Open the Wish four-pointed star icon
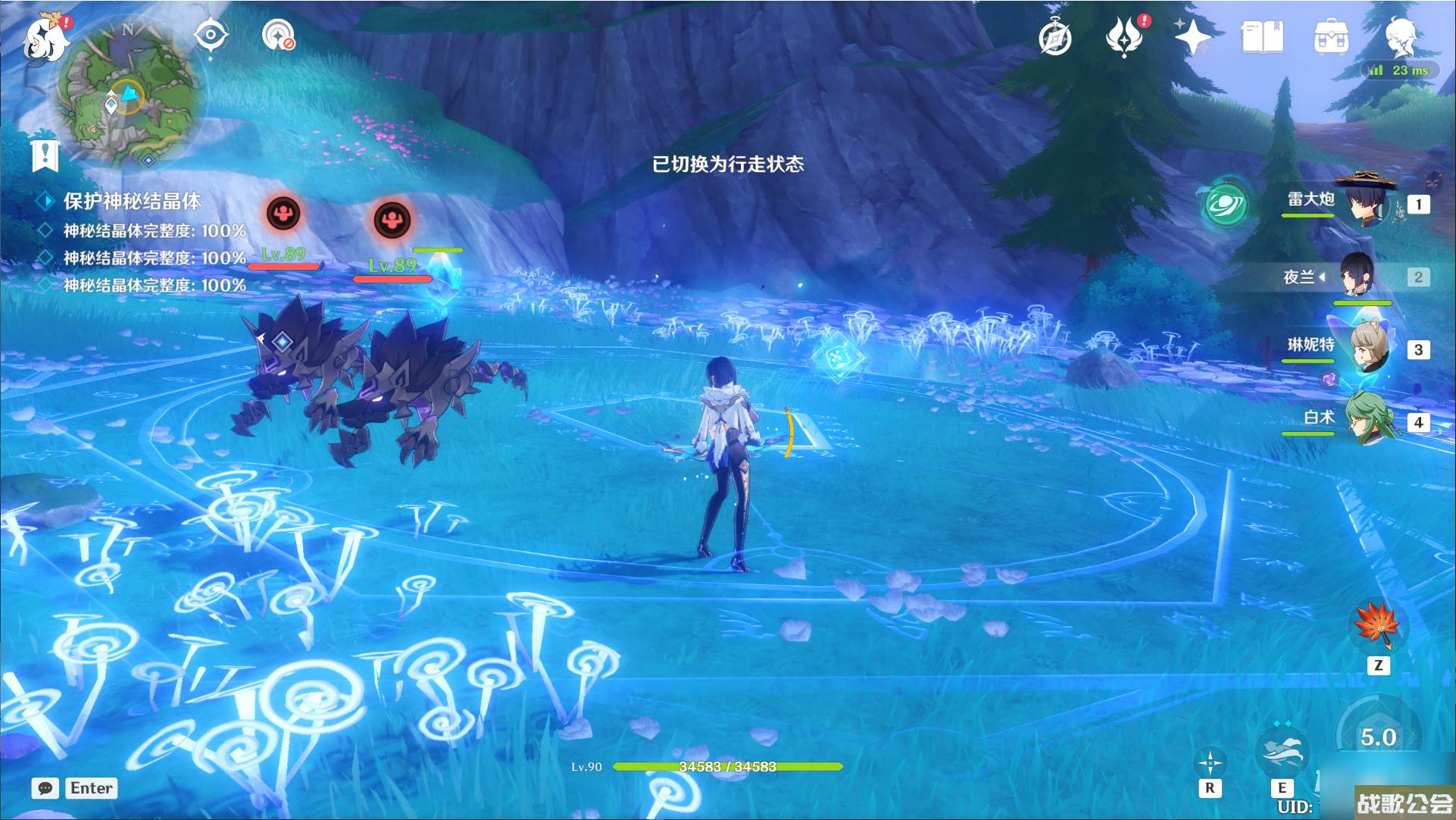Viewport: 1456px width, 820px height. tap(1192, 36)
